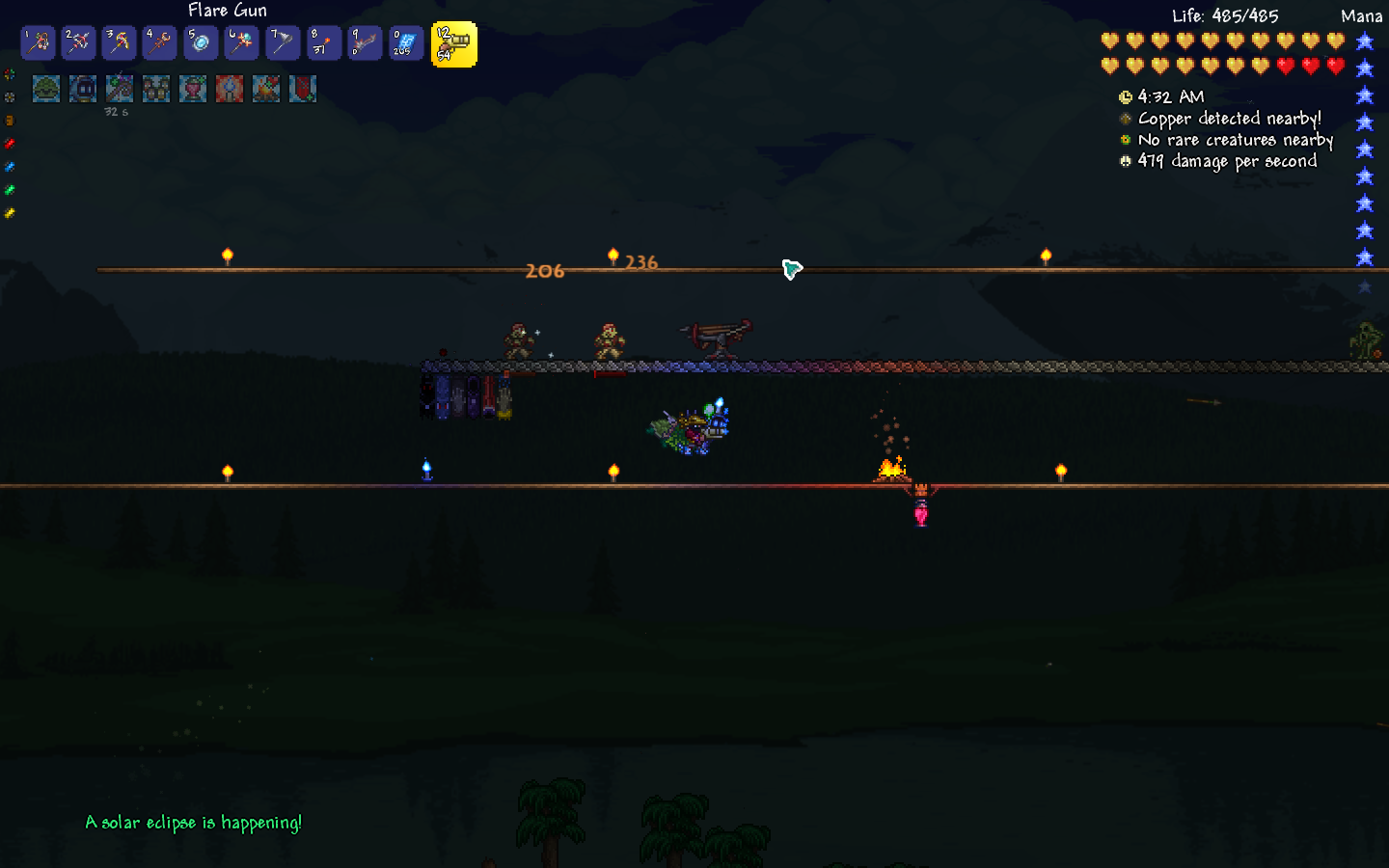1389x868 pixels.
Task: Equip the winged bow in slot 9
Action: (365, 42)
